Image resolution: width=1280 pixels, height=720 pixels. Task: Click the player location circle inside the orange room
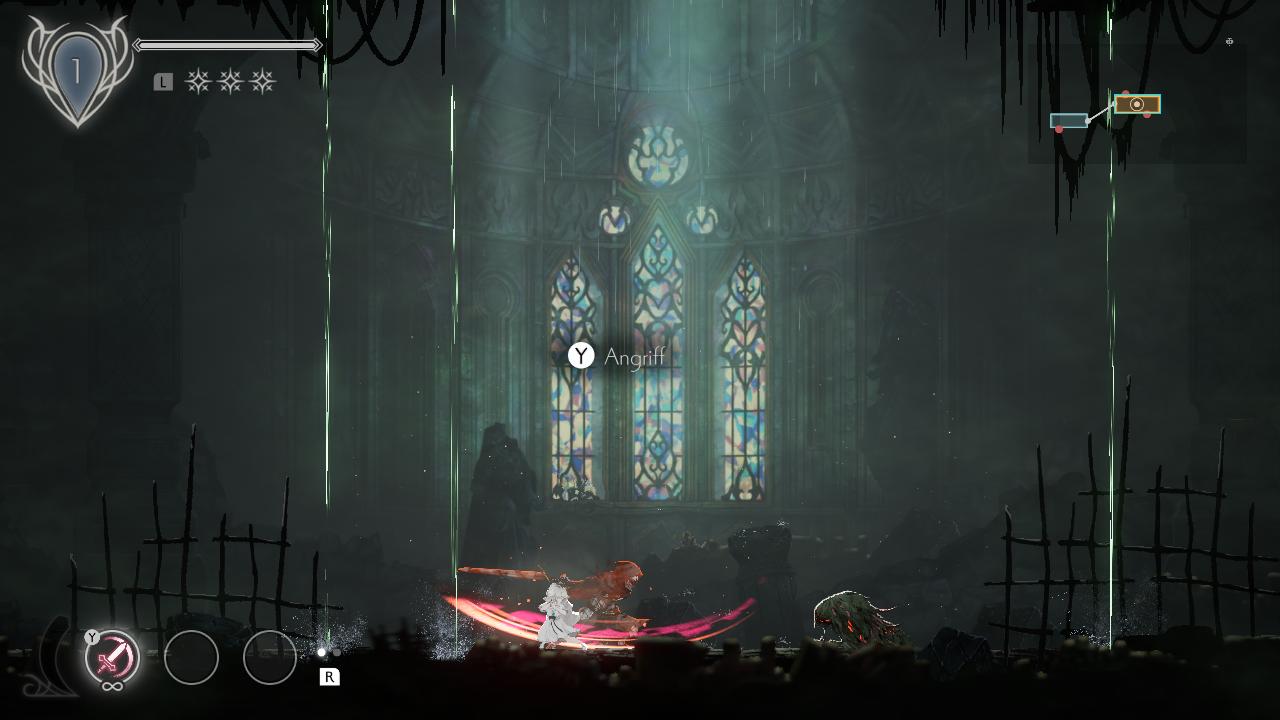(x=1136, y=104)
